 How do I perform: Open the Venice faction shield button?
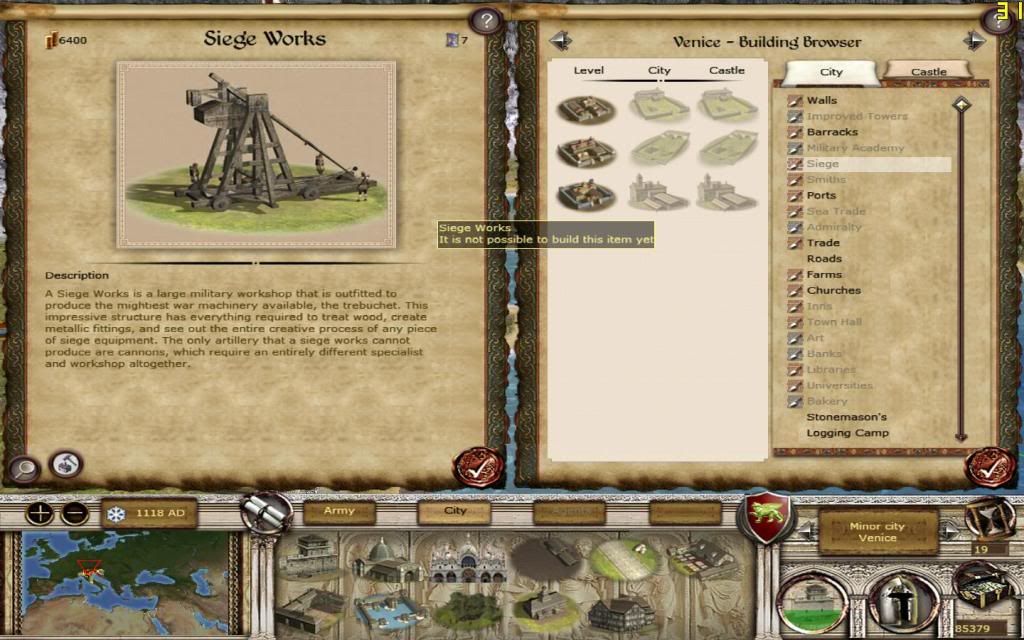(x=765, y=519)
